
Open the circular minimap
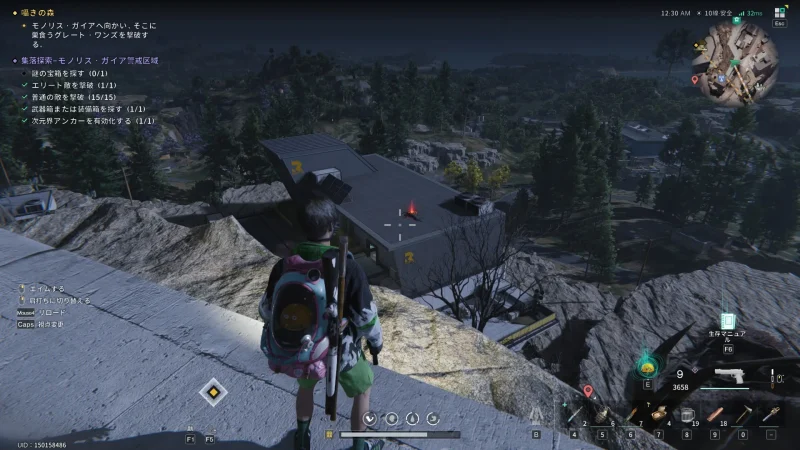pos(739,62)
